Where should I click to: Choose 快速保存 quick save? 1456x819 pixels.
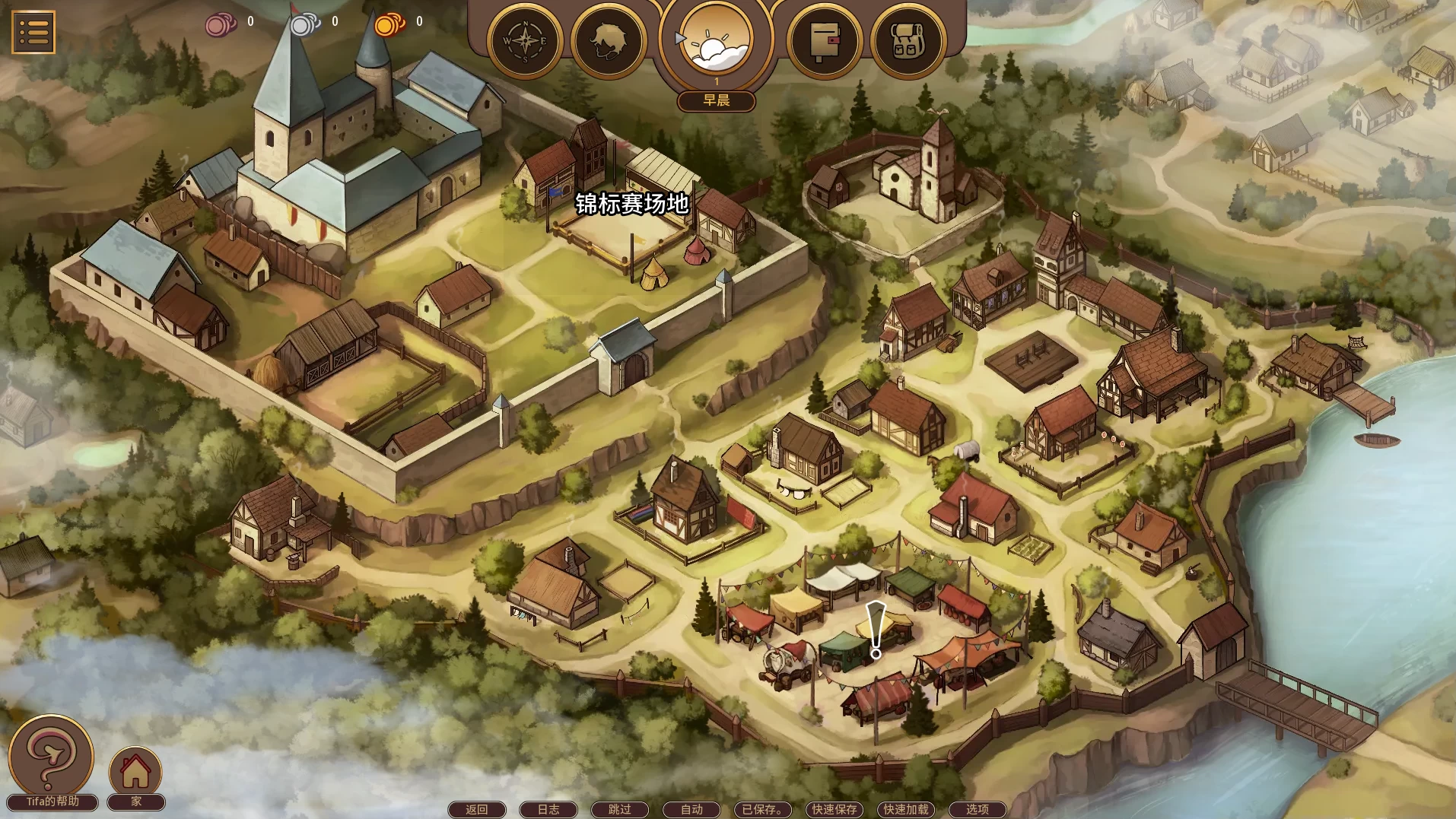(834, 809)
